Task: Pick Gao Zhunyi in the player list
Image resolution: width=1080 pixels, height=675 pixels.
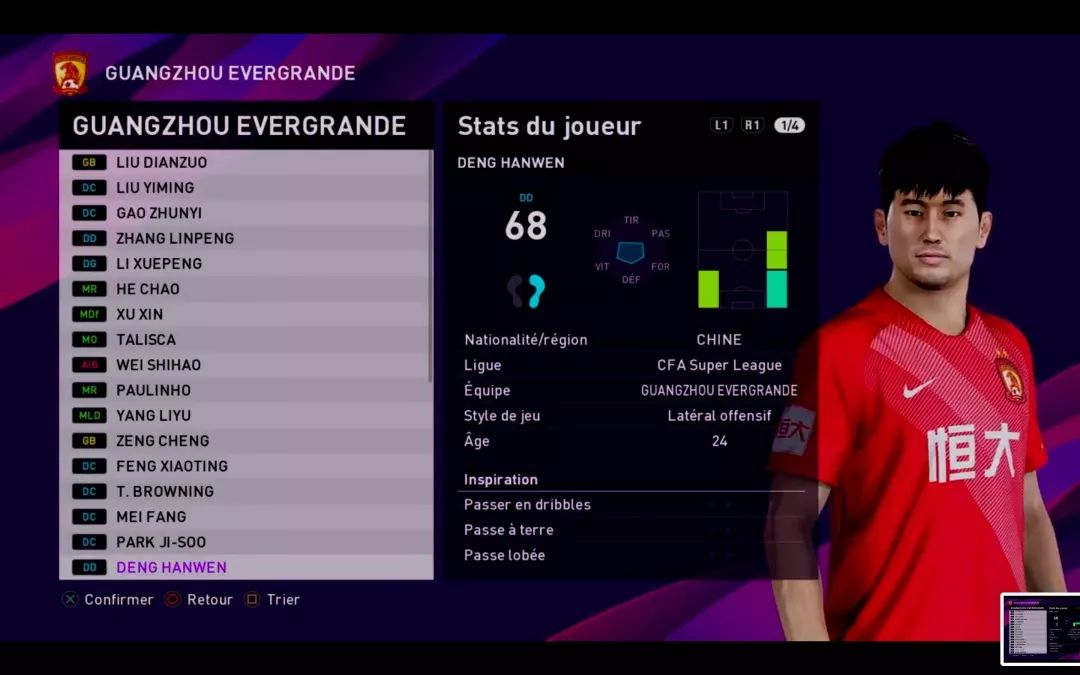Action: (245, 213)
